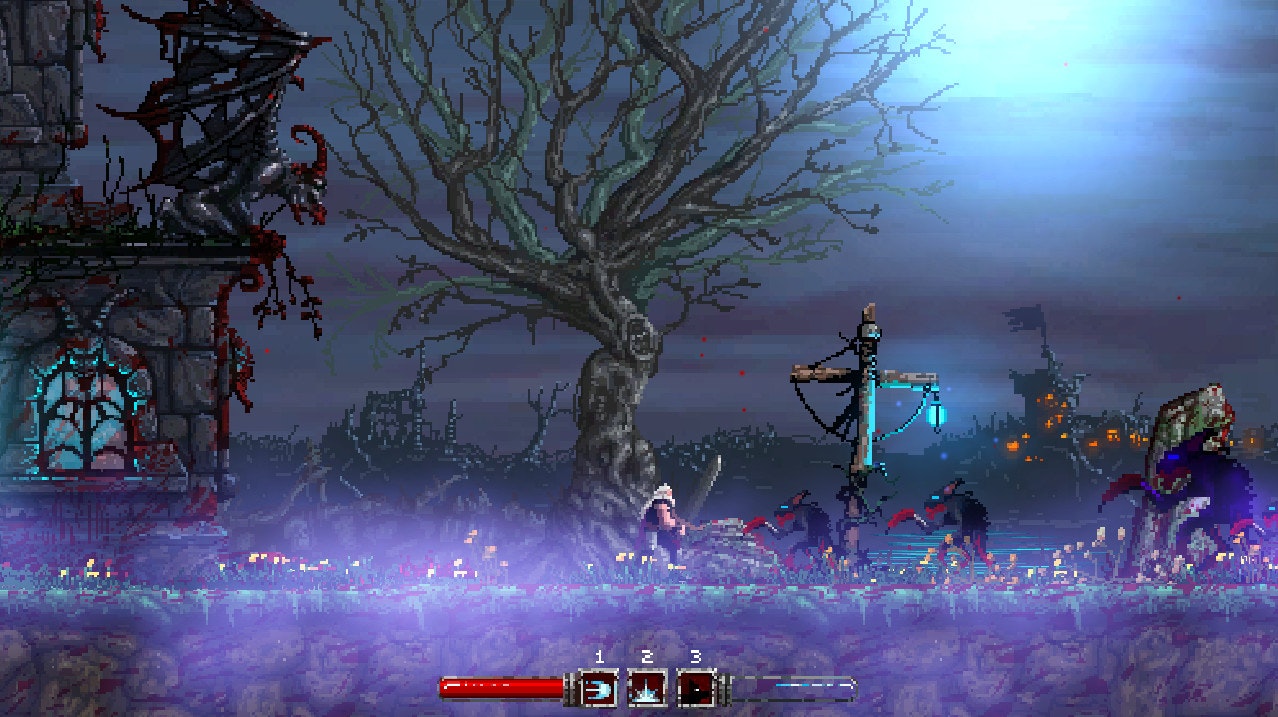Screen dimensions: 1278x717
Task: Select the ice spike burst ability
Action: point(647,689)
